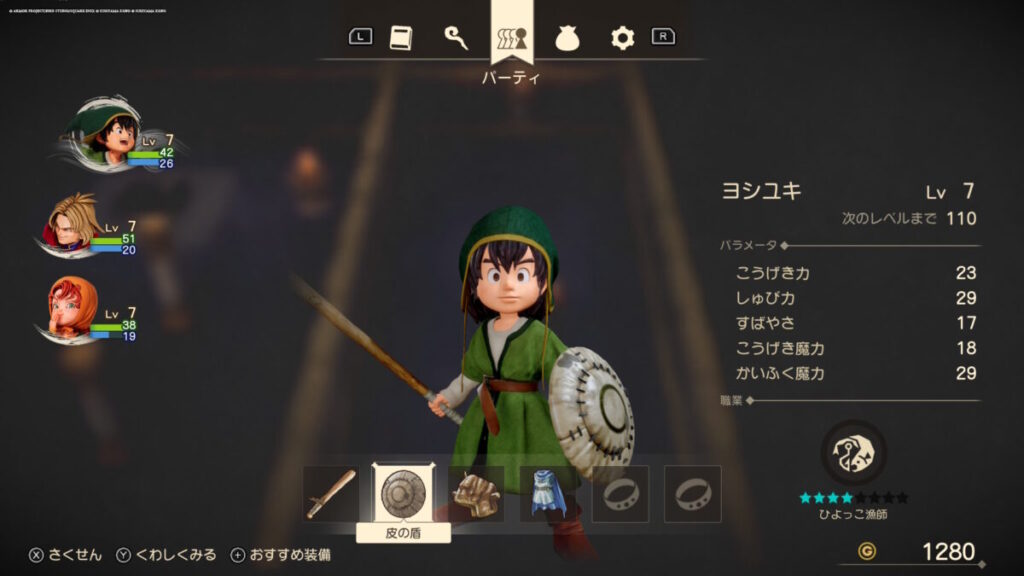
Task: Select the wooden stick weapon slot
Action: [331, 493]
